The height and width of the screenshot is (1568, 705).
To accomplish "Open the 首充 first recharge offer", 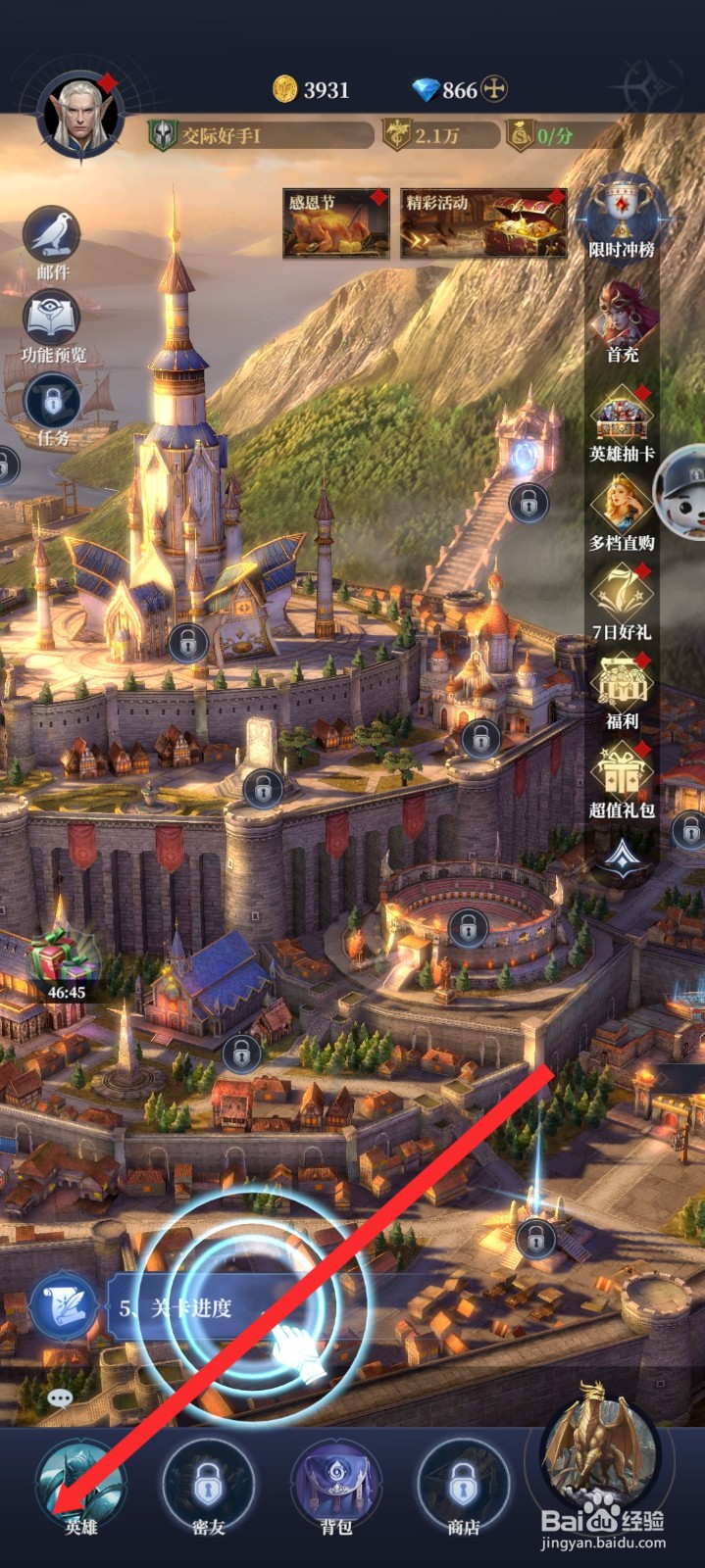I will tap(622, 320).
